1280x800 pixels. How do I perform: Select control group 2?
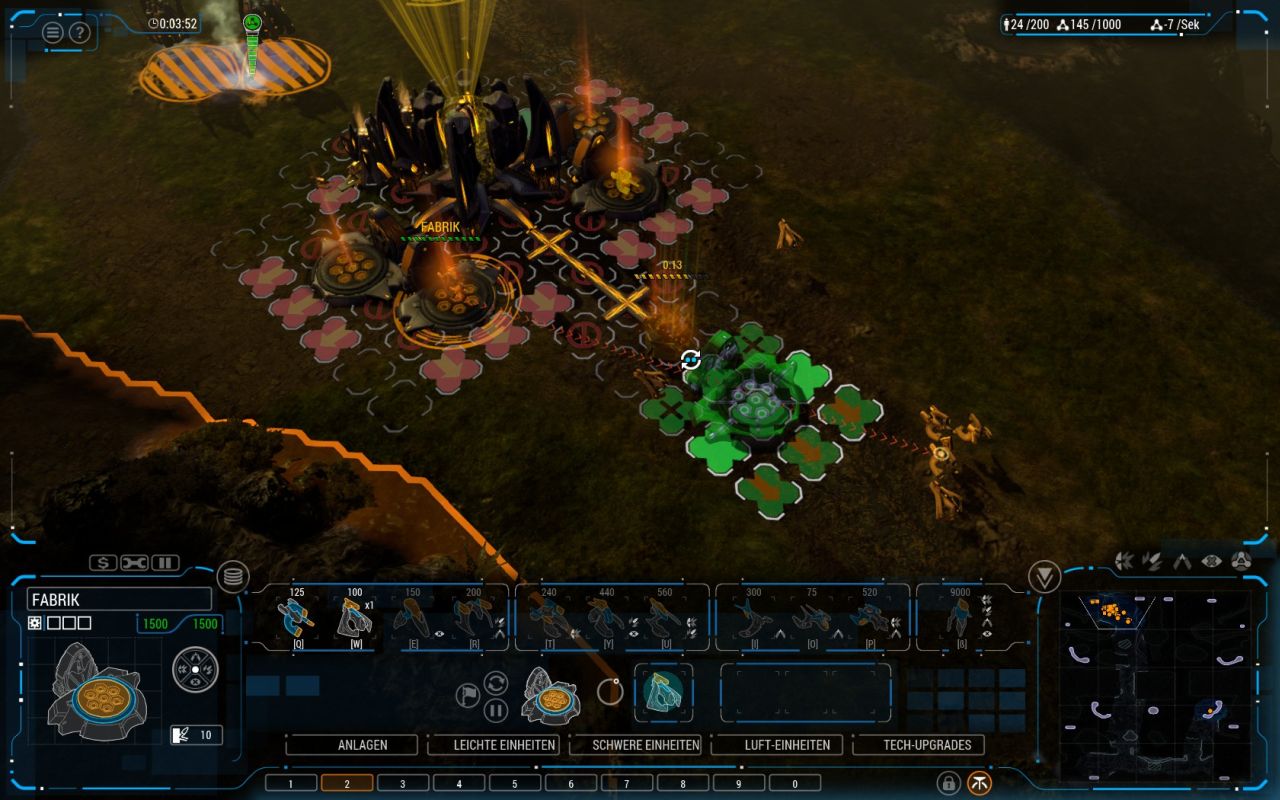[347, 783]
